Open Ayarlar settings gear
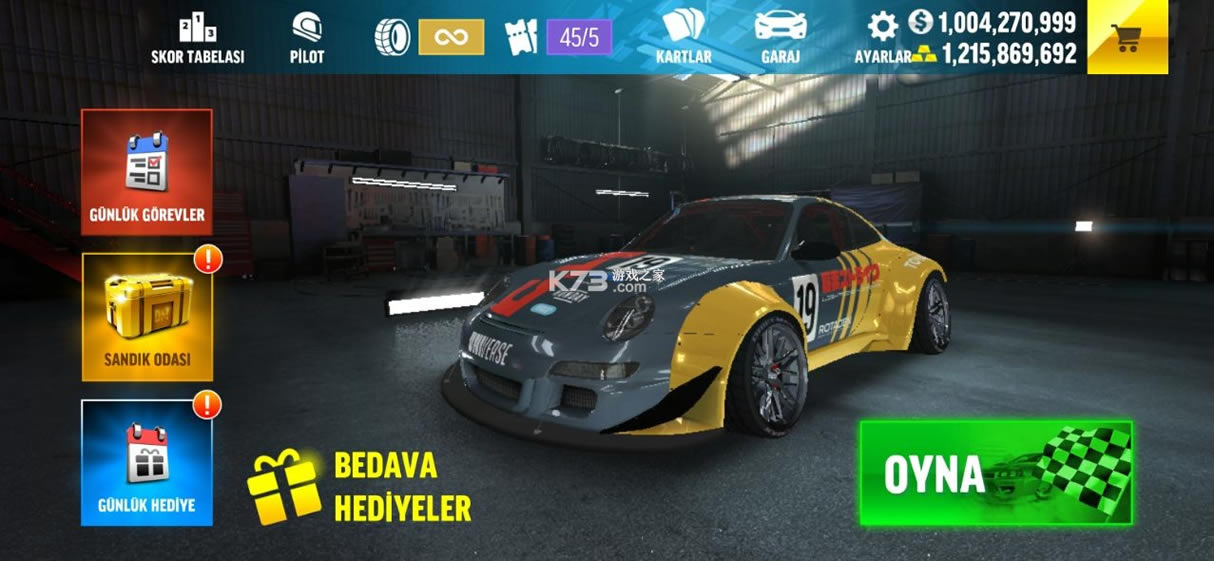 click(882, 28)
